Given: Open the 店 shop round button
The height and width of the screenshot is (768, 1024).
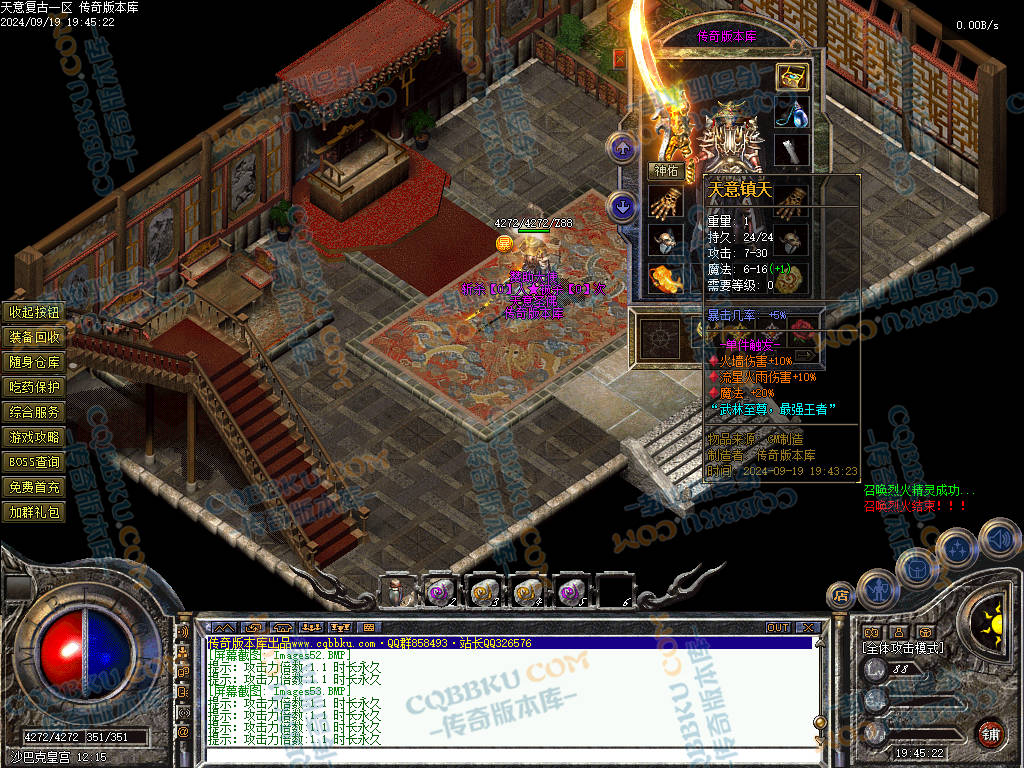Looking at the screenshot, I should pos(840,596).
